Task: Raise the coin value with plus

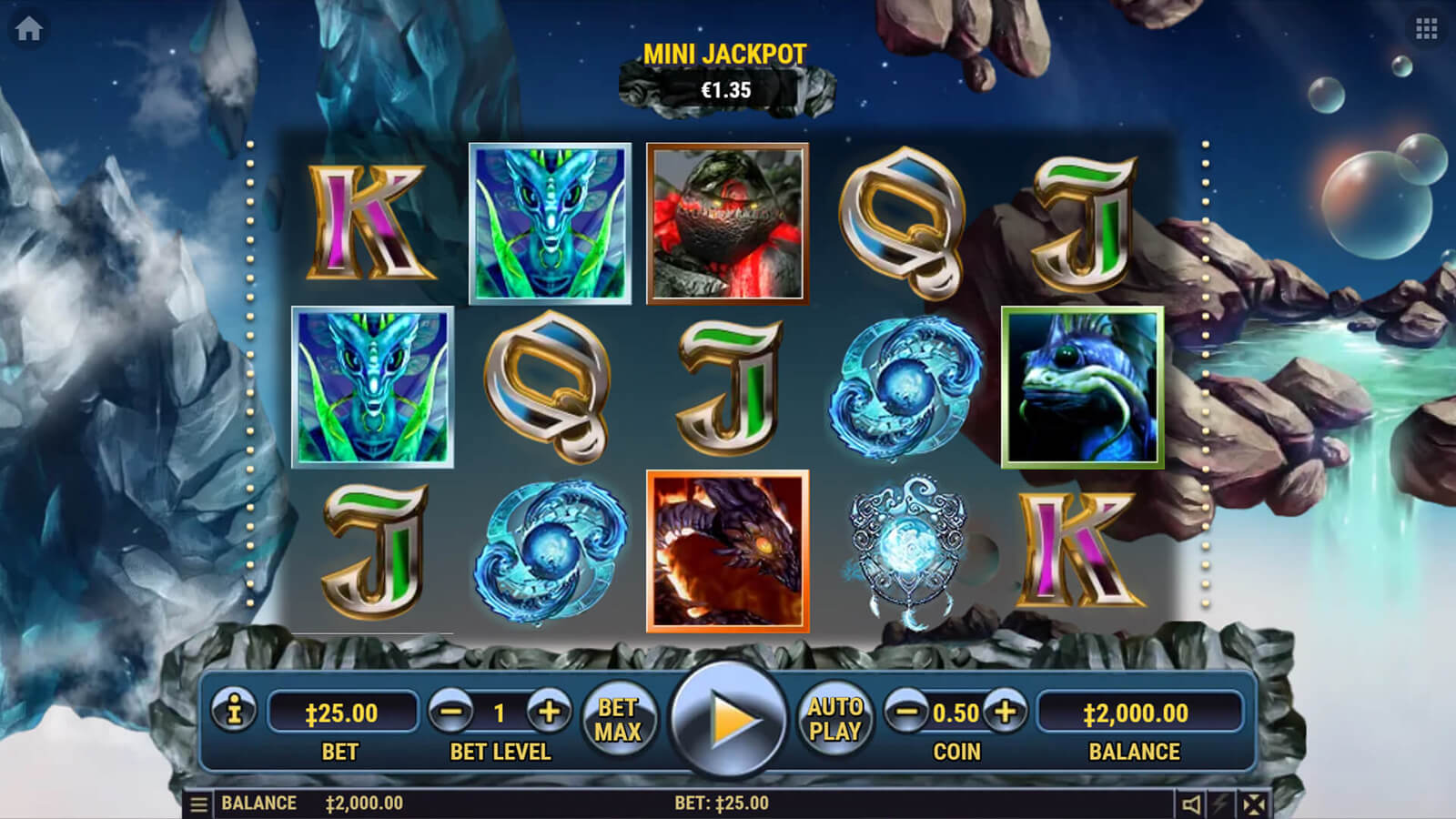Action: click(x=1005, y=712)
